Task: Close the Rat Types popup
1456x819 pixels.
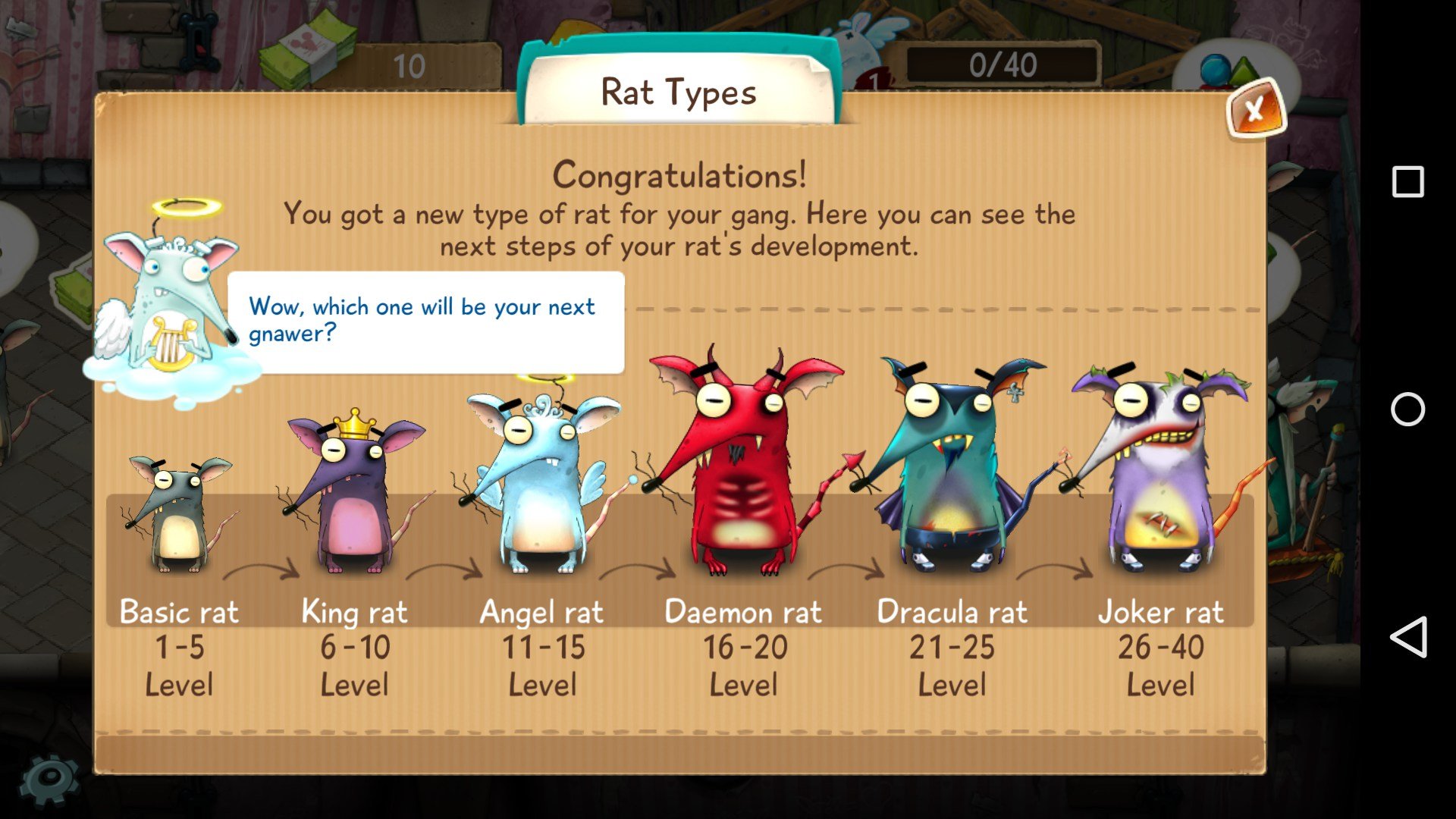Action: [x=1255, y=111]
